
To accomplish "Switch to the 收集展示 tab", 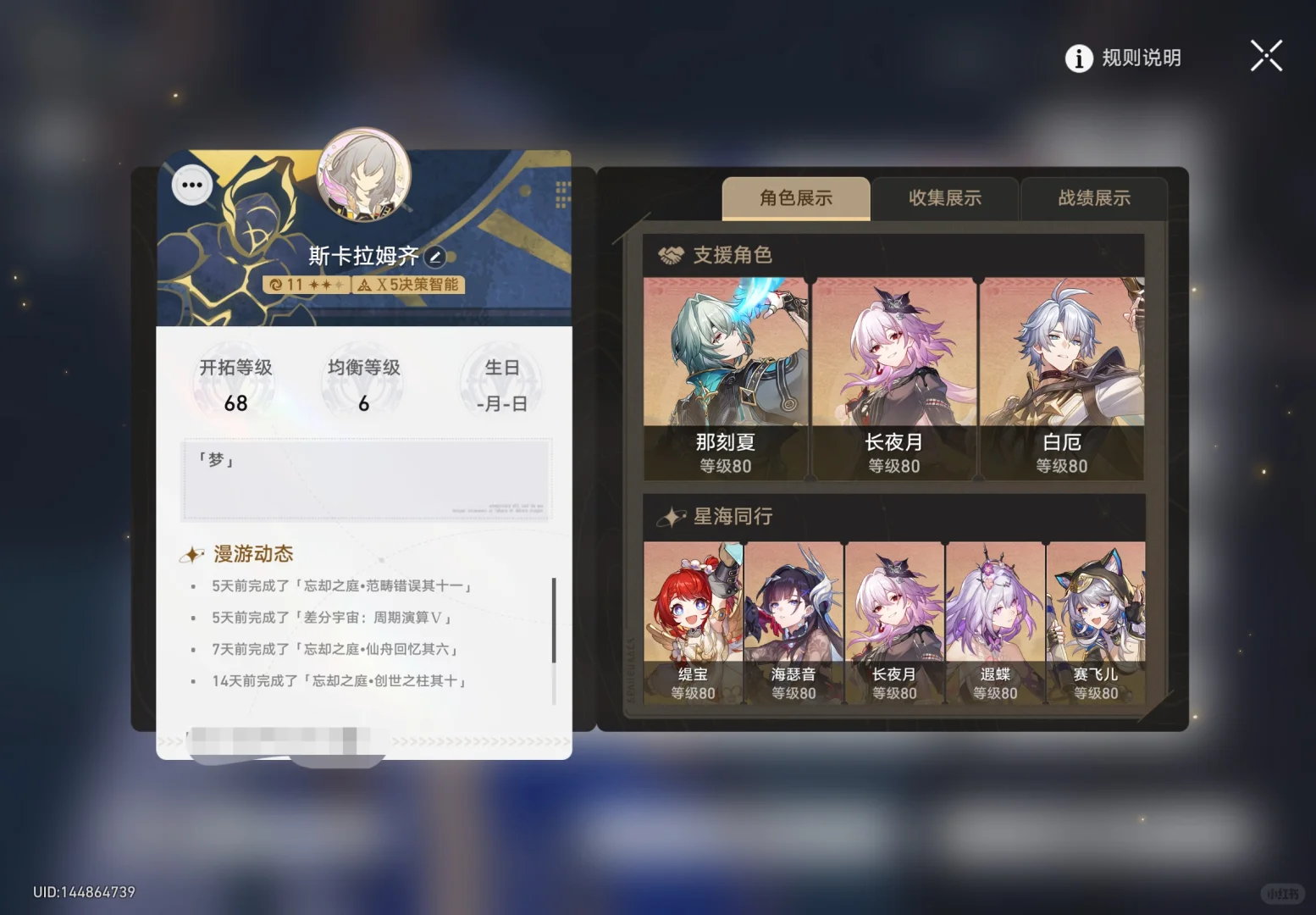I will [946, 198].
